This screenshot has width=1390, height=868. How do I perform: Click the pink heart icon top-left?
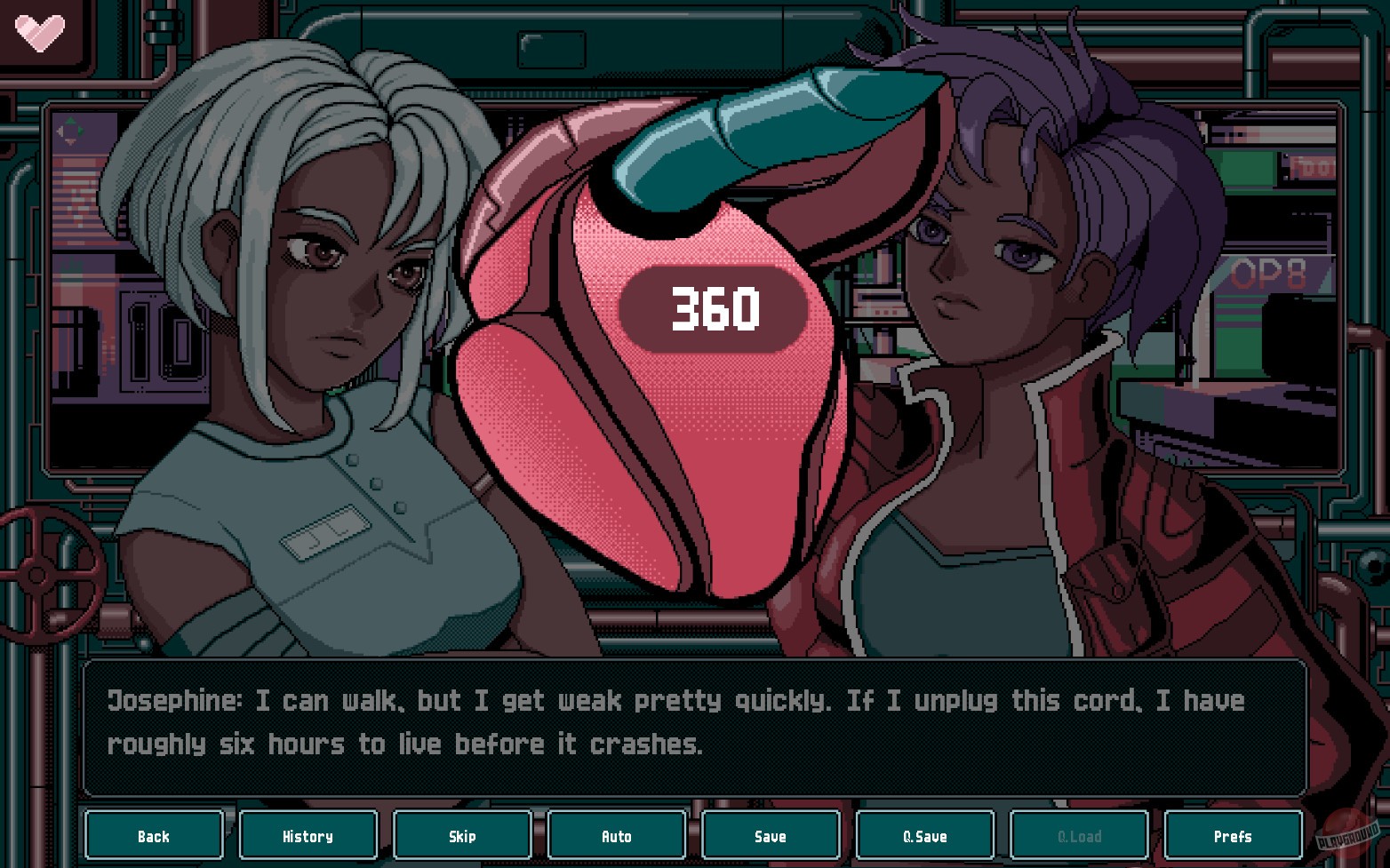(40, 31)
